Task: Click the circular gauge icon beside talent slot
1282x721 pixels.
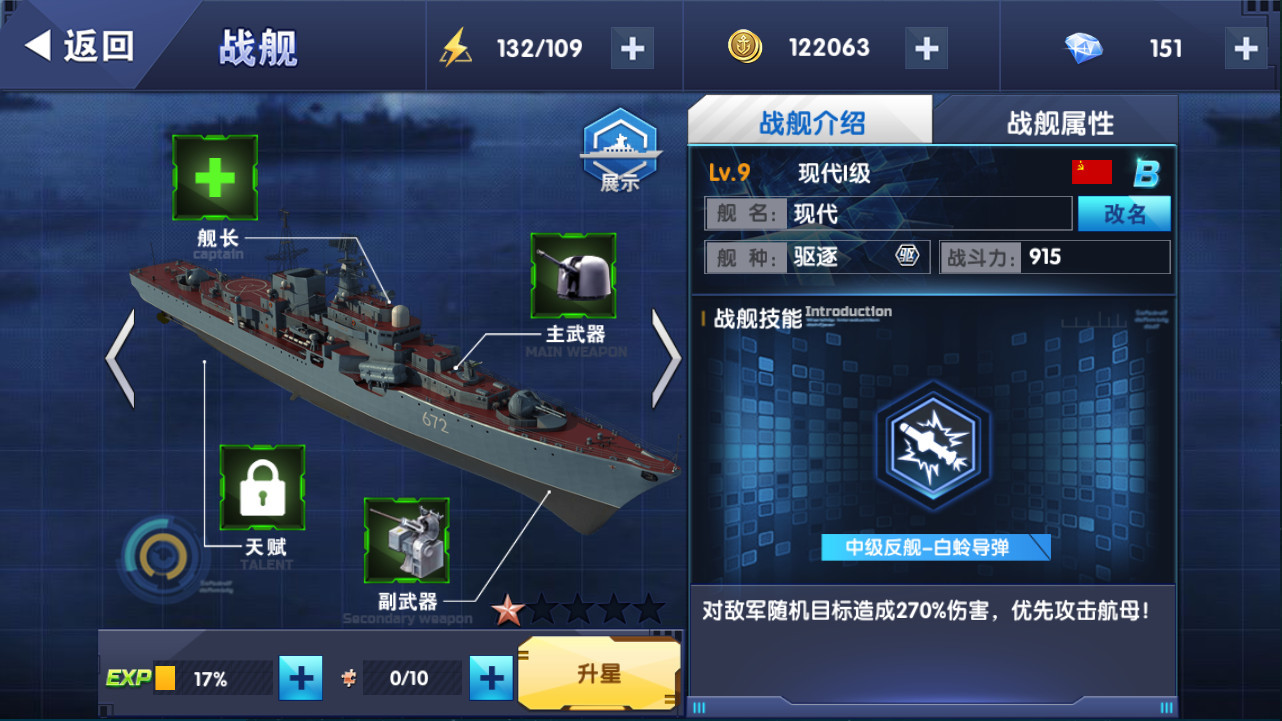Action: pyautogui.click(x=158, y=555)
